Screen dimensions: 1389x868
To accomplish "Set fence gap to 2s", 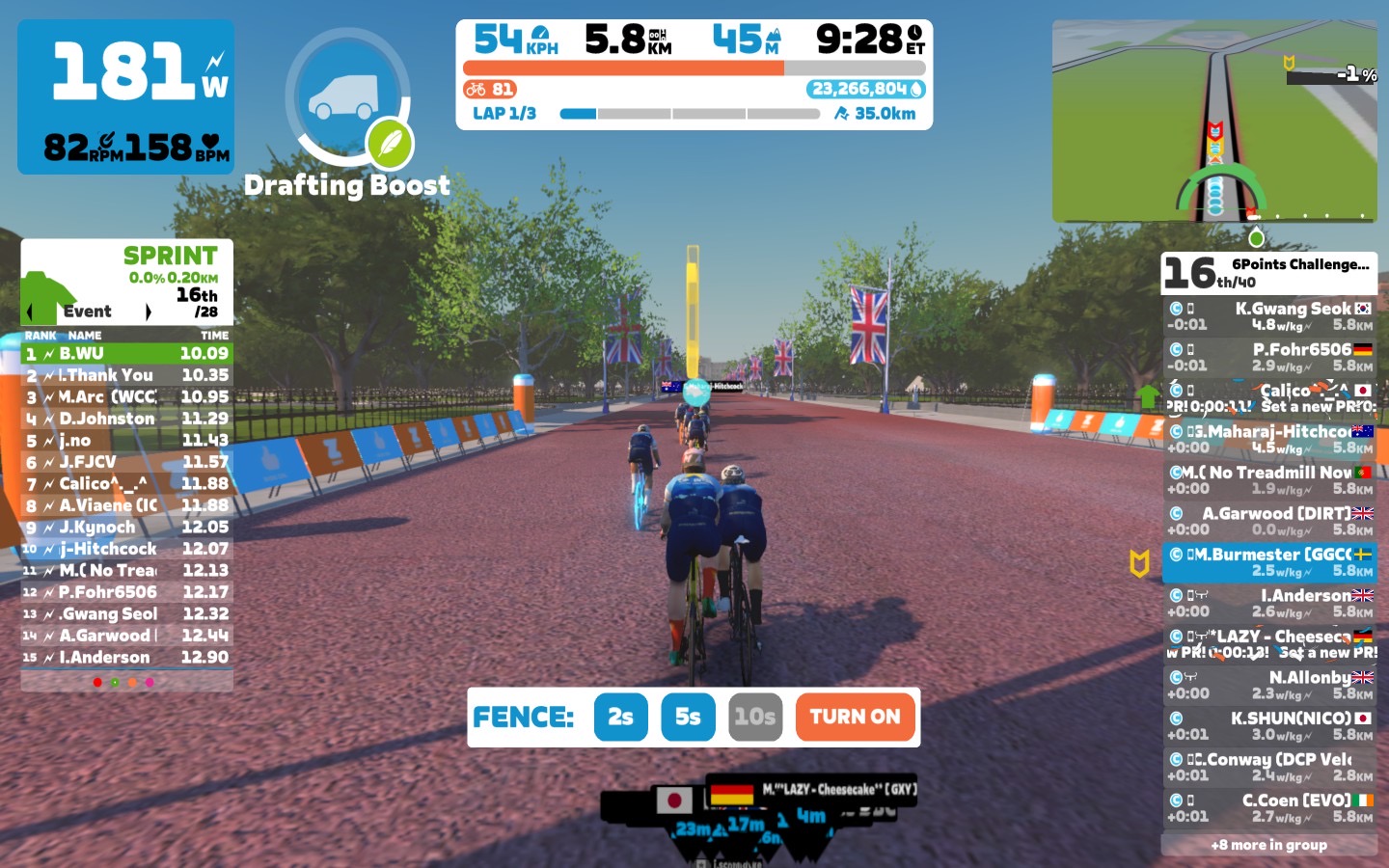I will point(620,717).
